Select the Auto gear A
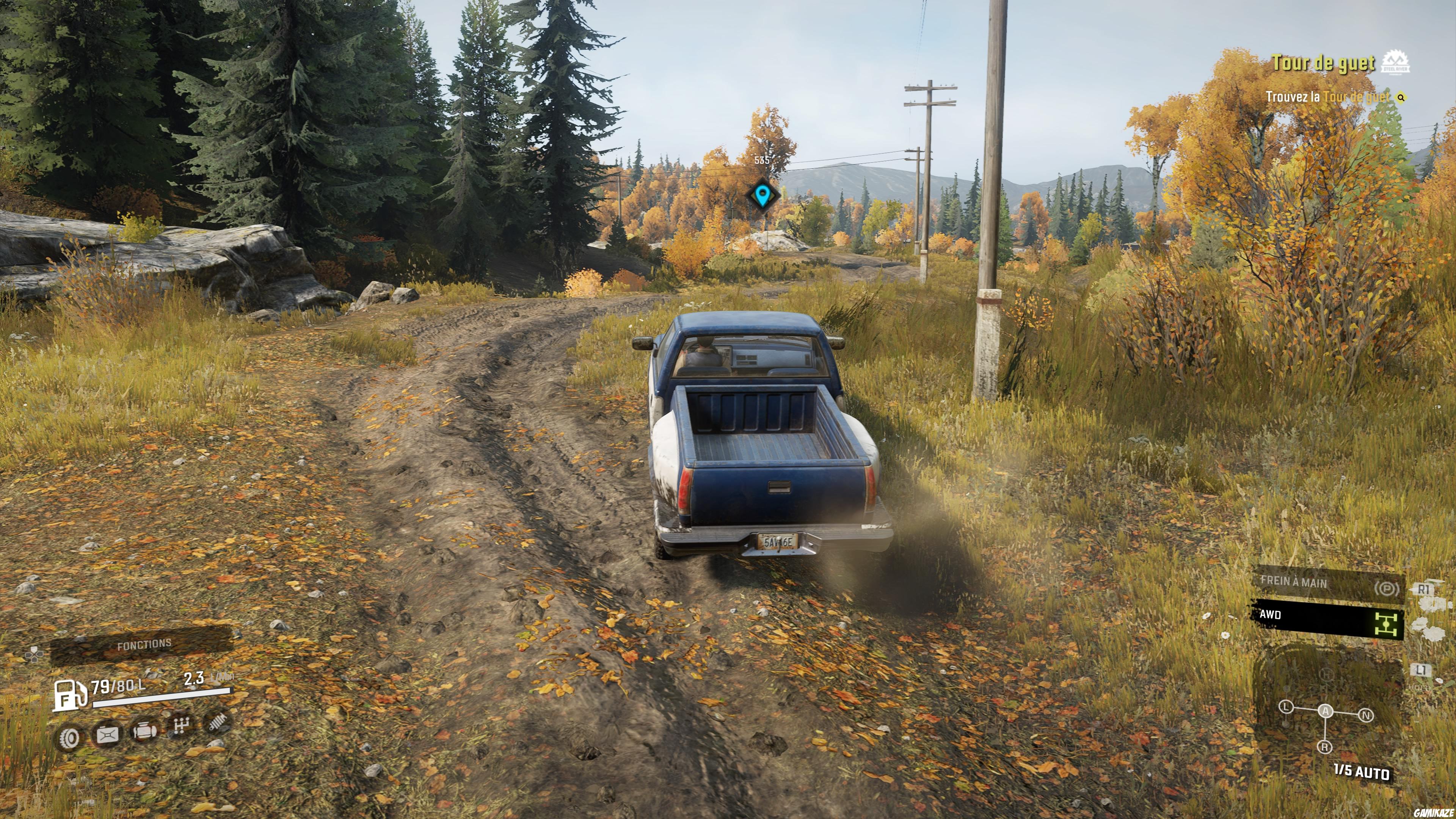This screenshot has height=819, width=1456. (x=1326, y=711)
